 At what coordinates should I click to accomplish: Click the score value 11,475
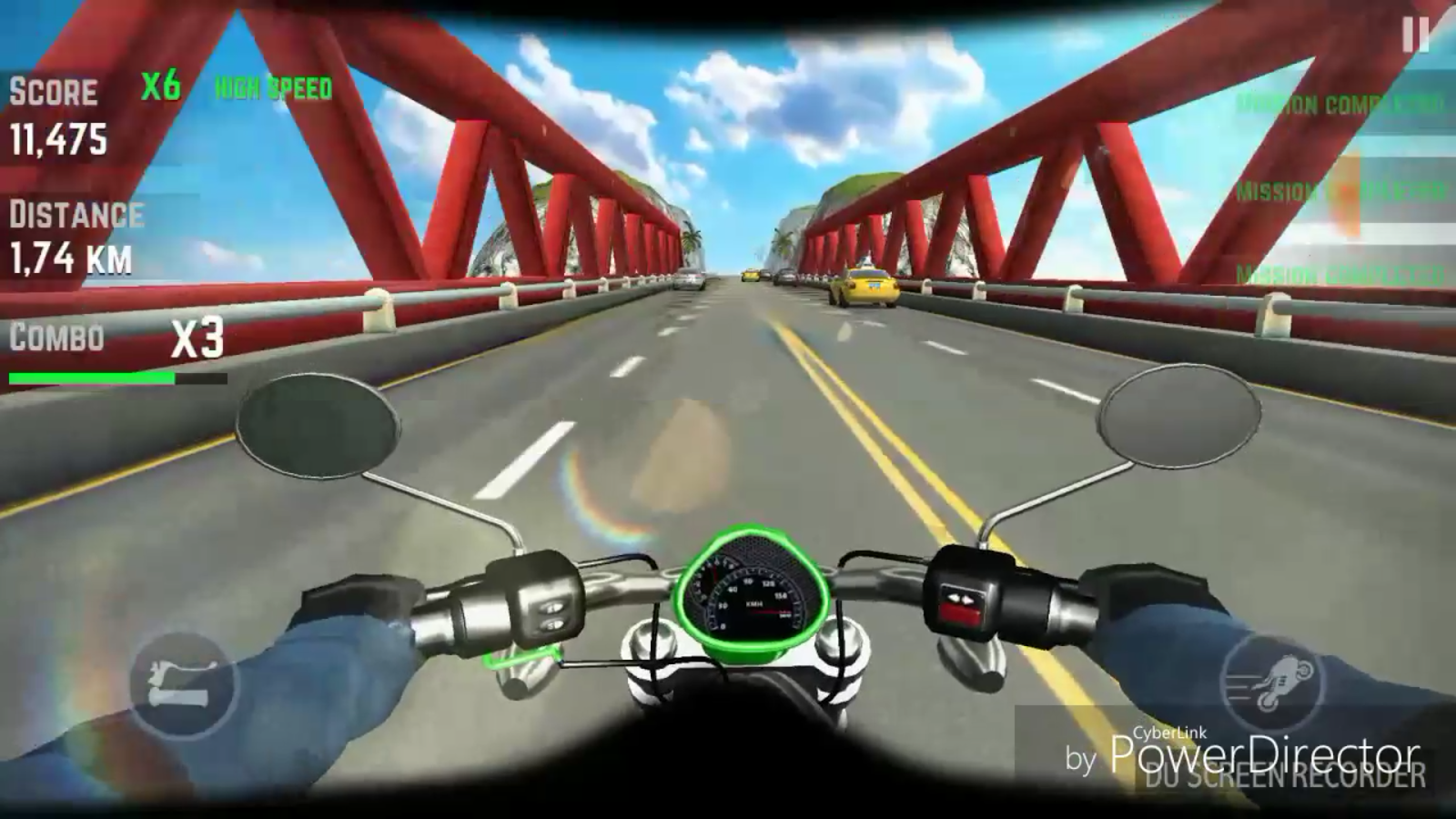coord(59,139)
